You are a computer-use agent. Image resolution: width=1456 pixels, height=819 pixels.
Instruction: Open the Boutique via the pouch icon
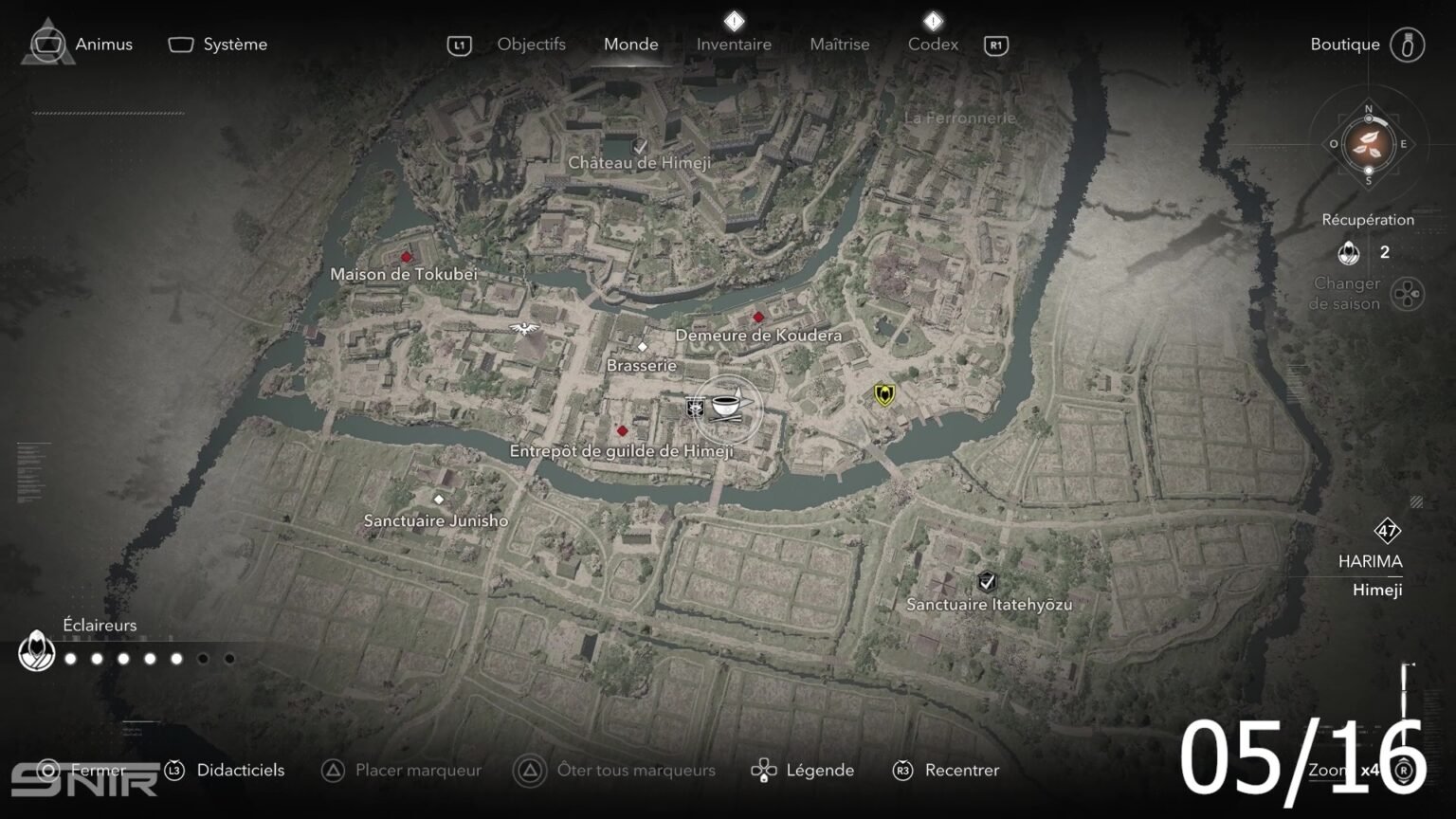pos(1410,44)
